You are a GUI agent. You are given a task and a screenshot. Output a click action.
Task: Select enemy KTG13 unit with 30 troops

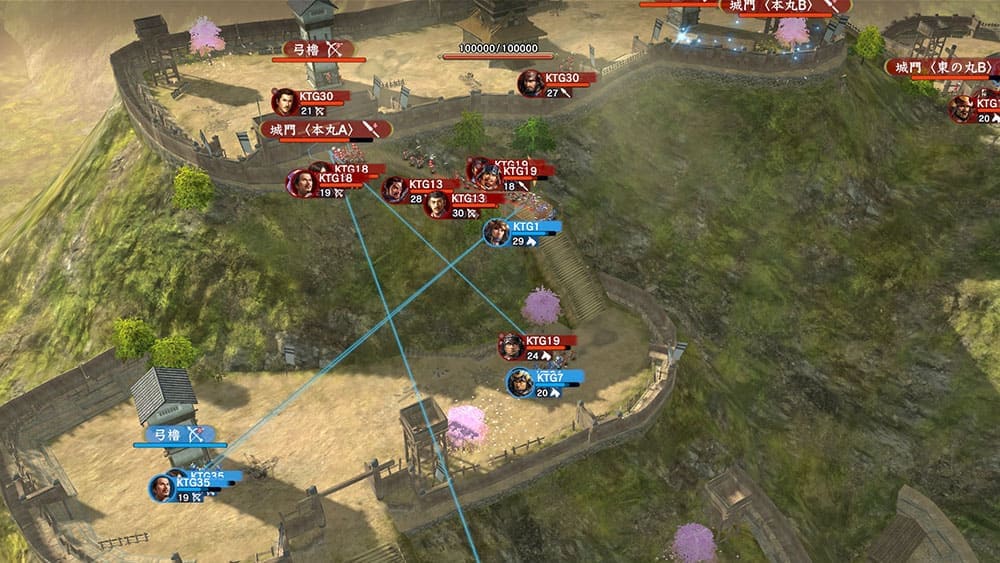click(x=437, y=204)
